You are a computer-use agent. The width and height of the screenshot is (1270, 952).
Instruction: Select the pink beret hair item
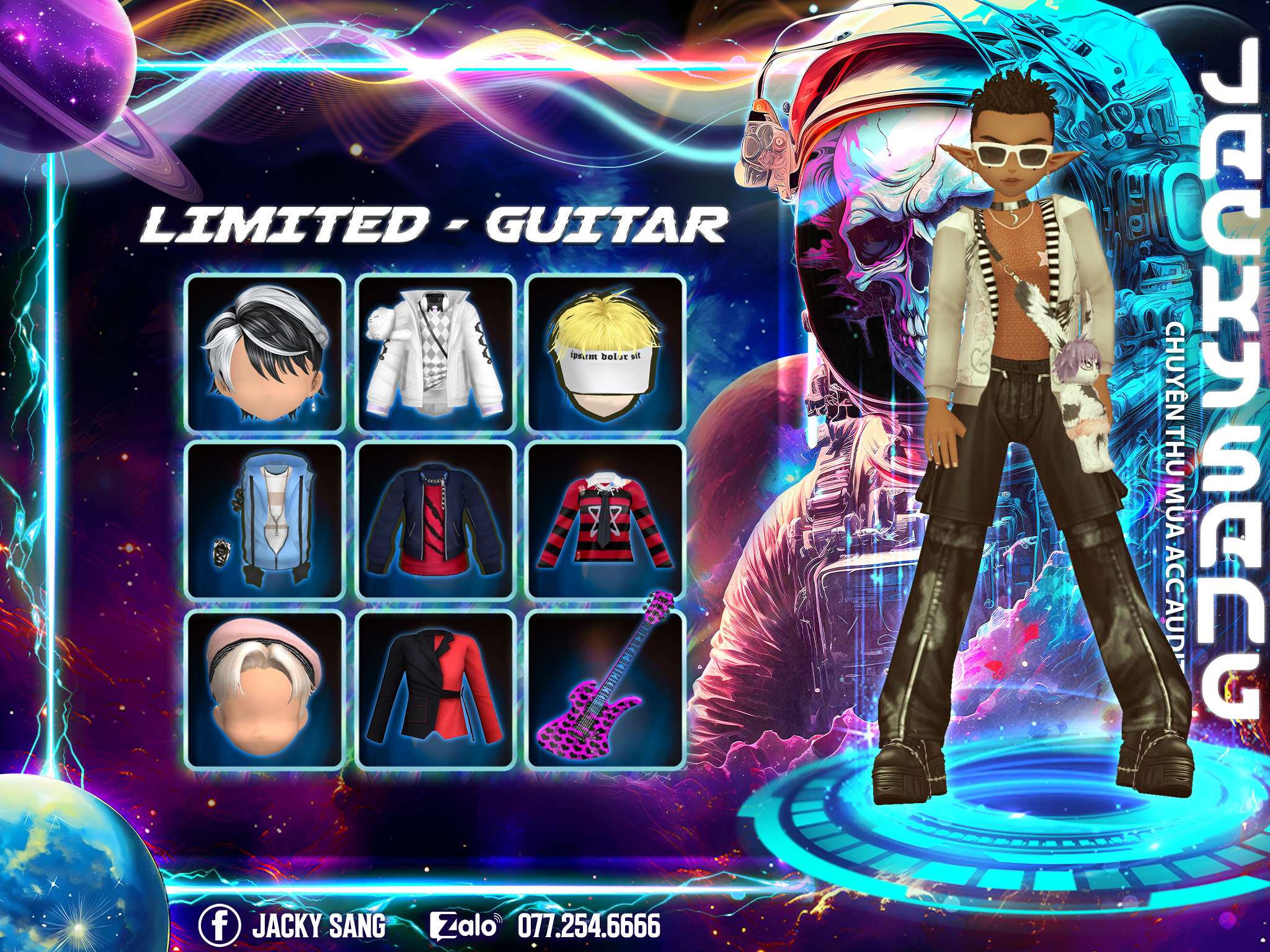[265, 689]
